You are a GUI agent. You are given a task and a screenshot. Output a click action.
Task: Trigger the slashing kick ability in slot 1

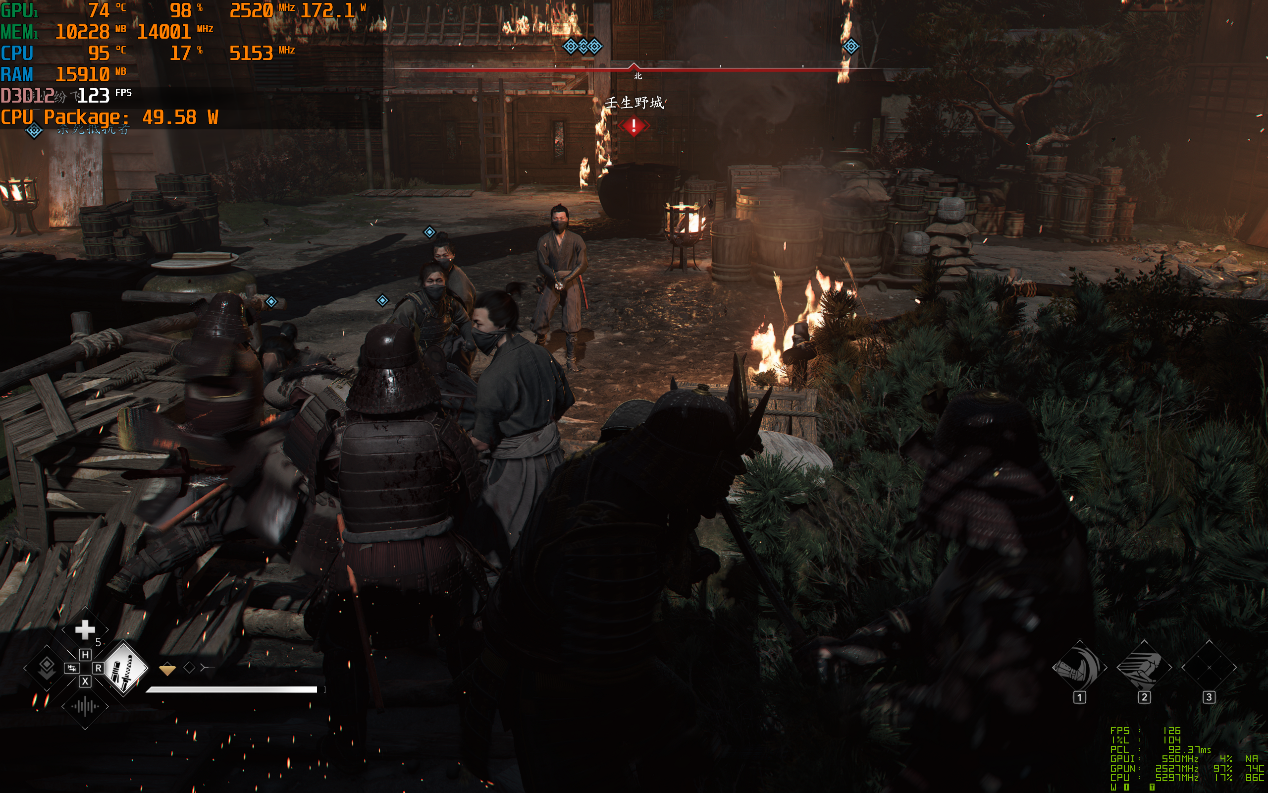[x=1079, y=665]
